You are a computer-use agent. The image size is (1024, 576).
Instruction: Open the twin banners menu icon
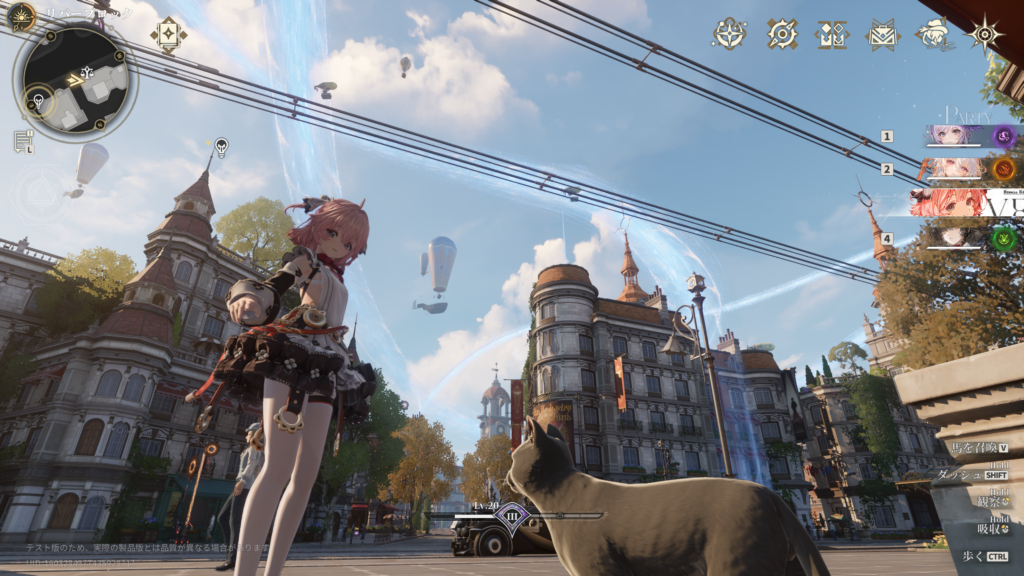pyautogui.click(x=831, y=34)
